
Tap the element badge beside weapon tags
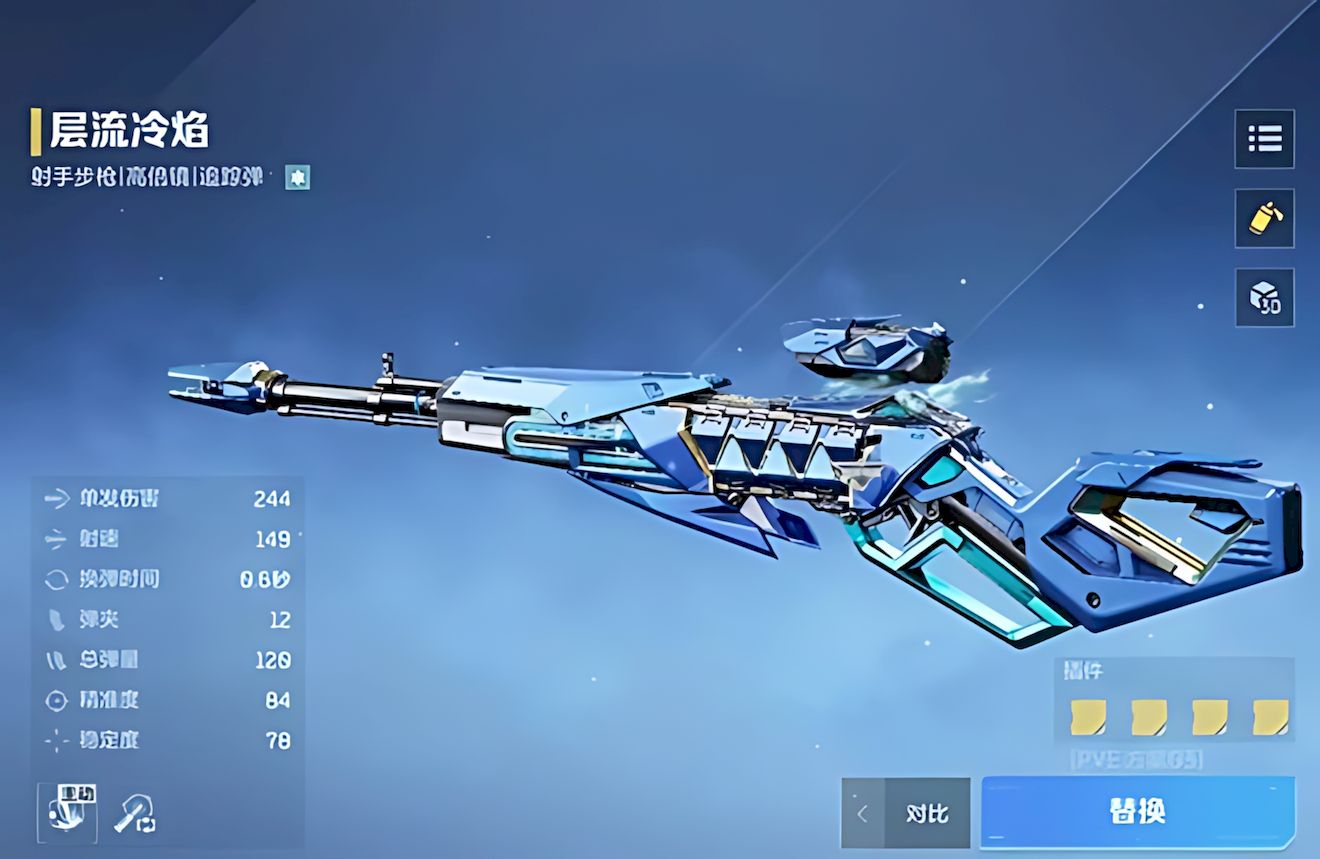(x=297, y=178)
